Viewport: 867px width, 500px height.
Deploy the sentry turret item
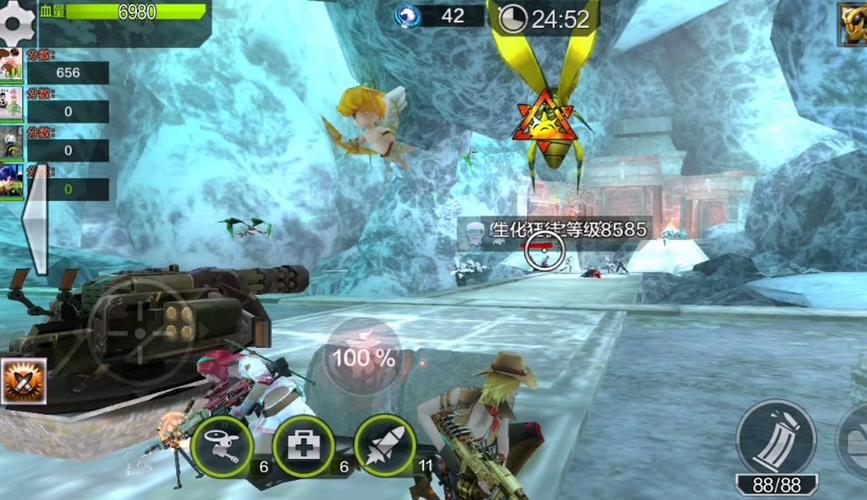coord(222,445)
